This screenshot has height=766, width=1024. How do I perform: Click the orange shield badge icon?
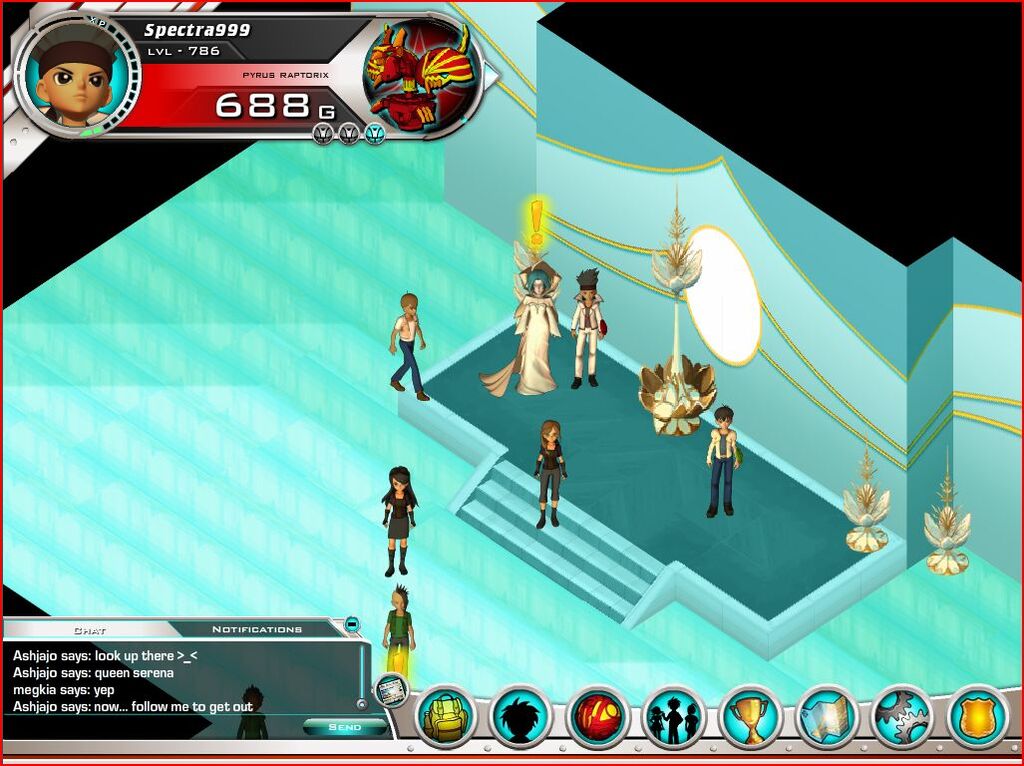click(978, 716)
